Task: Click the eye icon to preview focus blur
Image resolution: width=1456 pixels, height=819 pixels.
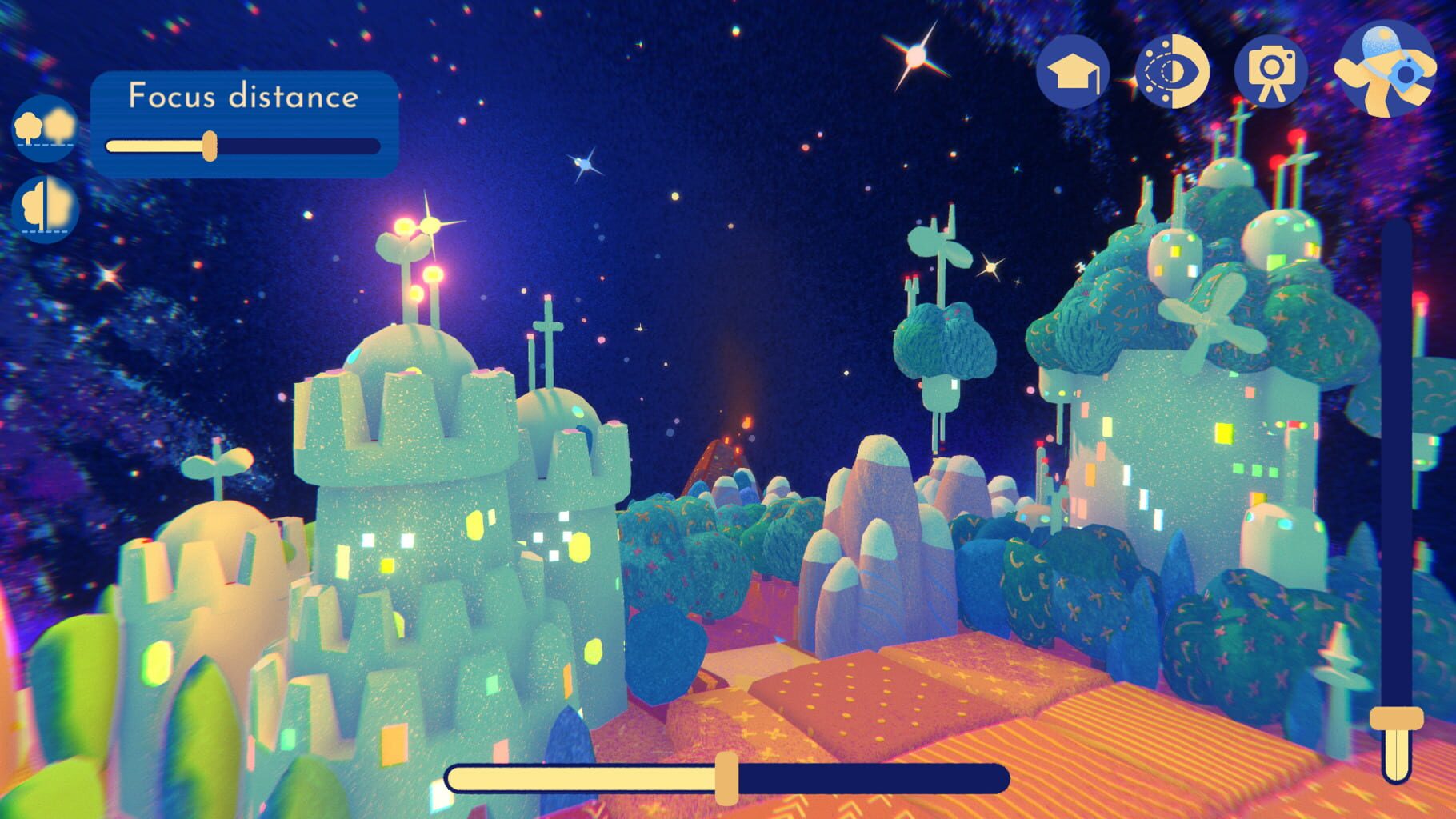Action: [1173, 72]
